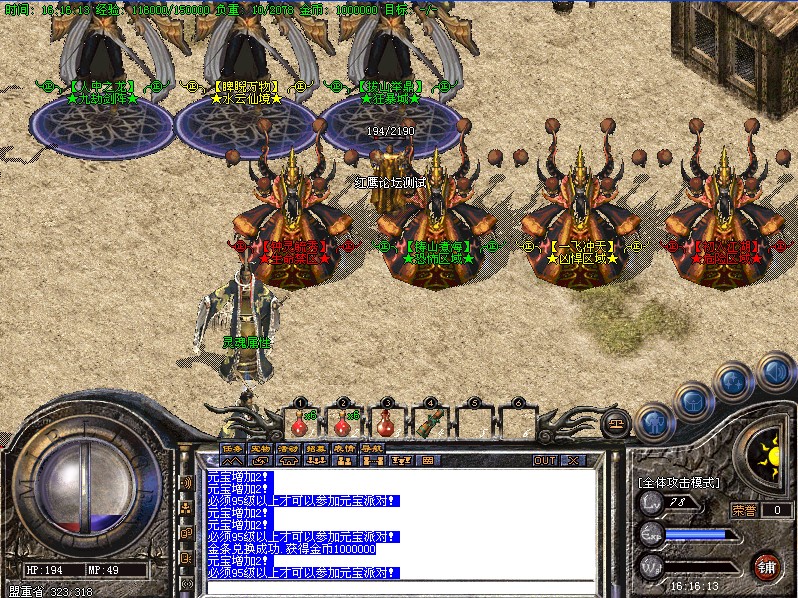Open the red 铺 shop button
Image resolution: width=798 pixels, height=598 pixels.
coord(767,567)
